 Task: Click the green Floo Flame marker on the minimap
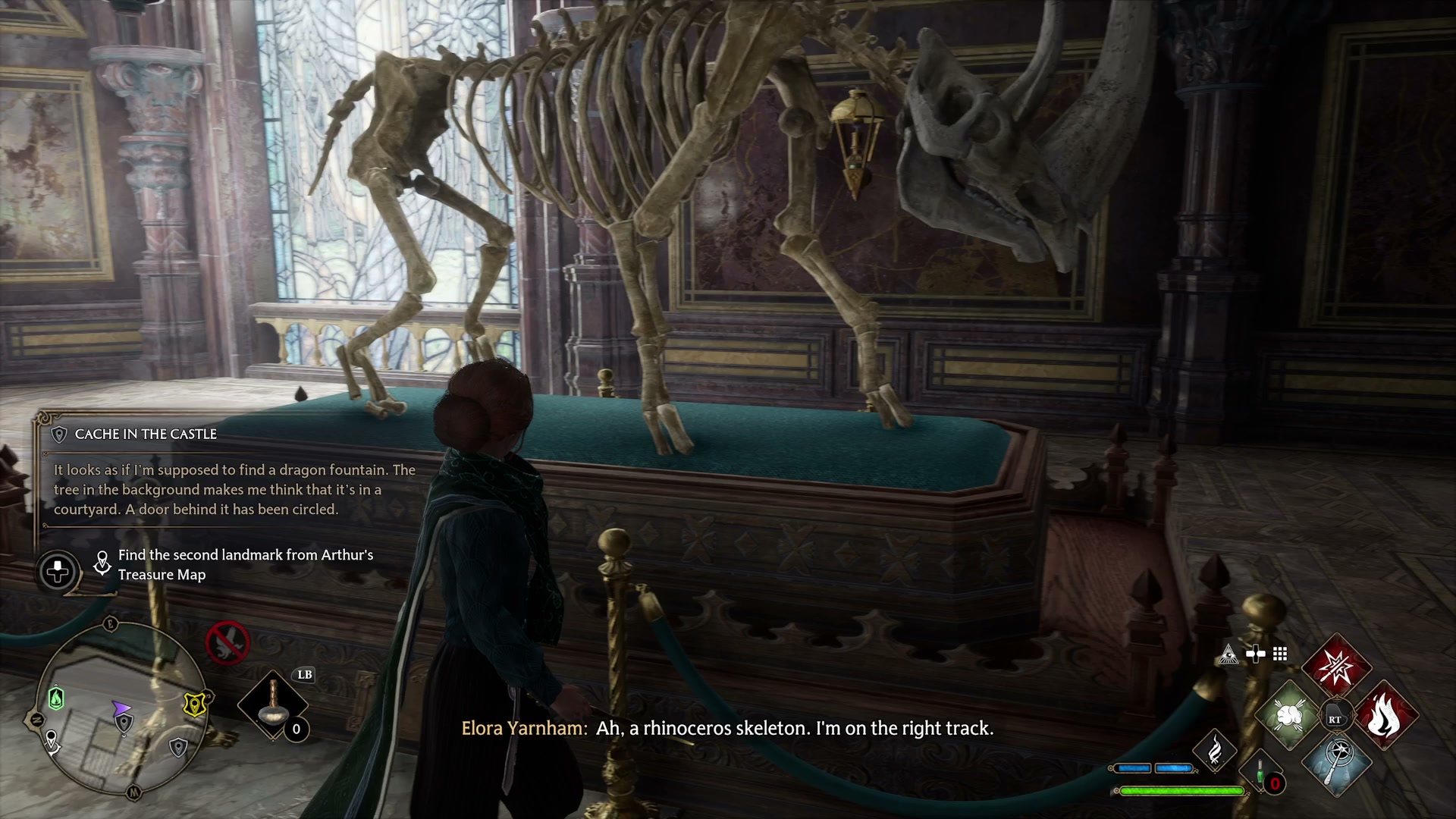click(57, 698)
